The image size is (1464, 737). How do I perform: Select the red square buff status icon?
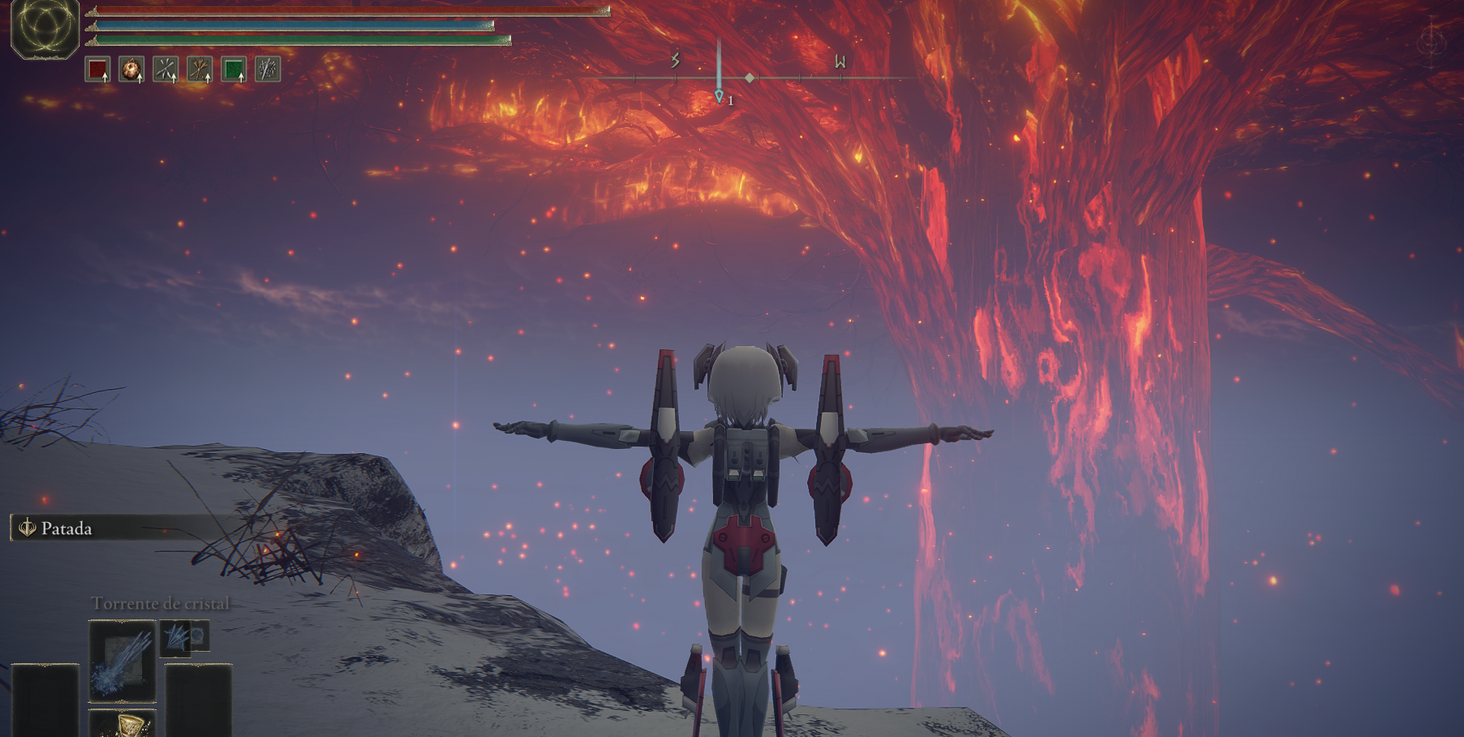click(97, 69)
